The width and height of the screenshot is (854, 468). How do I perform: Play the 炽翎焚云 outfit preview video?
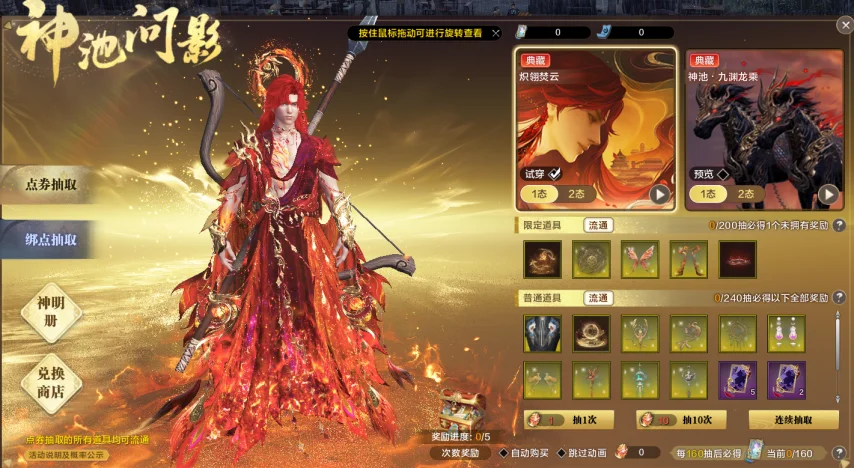[x=660, y=194]
